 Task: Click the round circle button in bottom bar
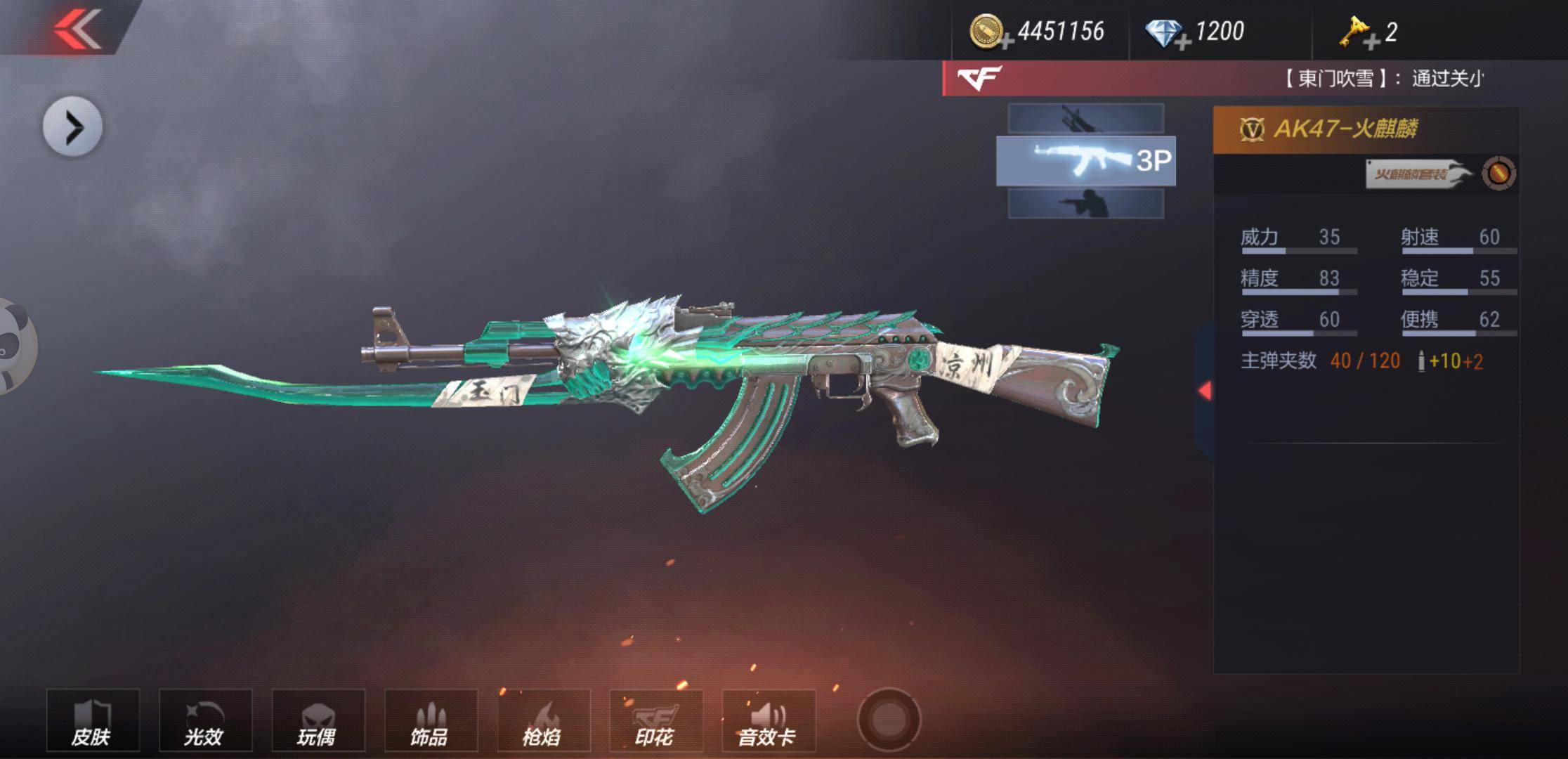[889, 720]
